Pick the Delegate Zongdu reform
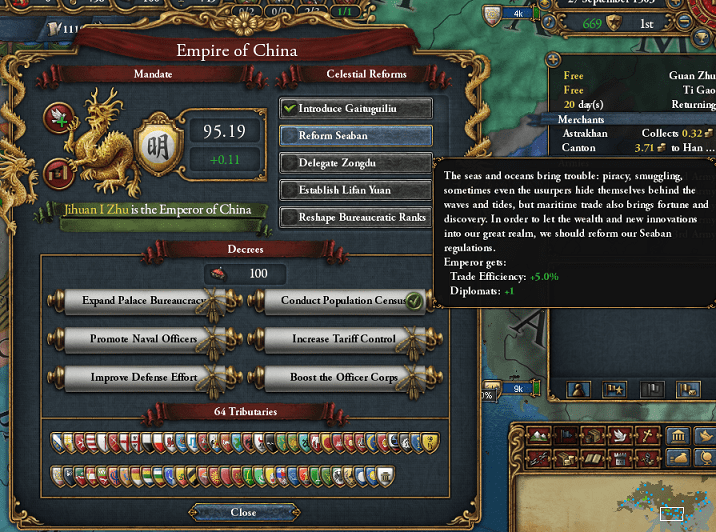The width and height of the screenshot is (716, 532). click(356, 162)
